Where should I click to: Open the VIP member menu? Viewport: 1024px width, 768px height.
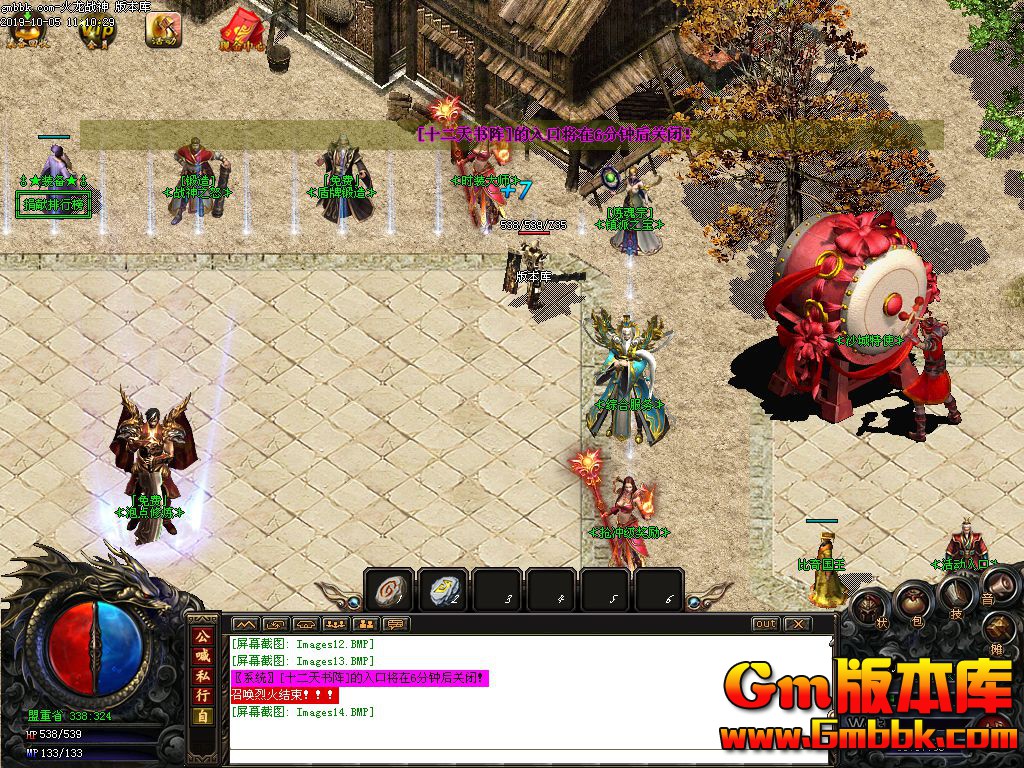click(97, 30)
